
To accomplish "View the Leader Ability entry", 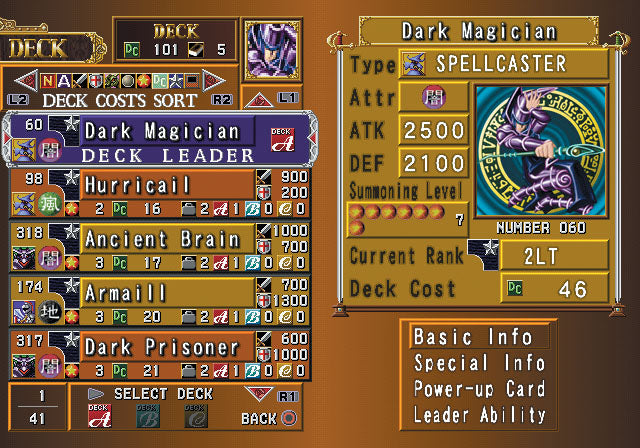I will click(480, 414).
